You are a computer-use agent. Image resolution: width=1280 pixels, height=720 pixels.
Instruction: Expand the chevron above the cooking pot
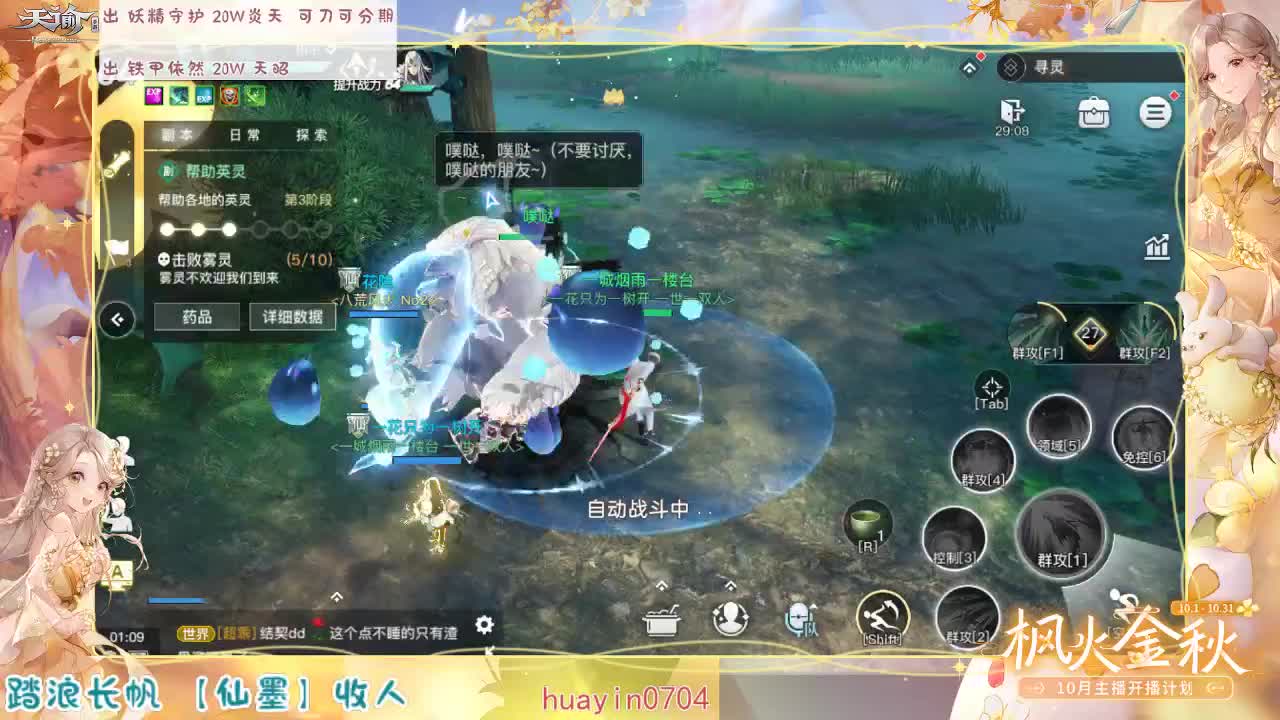coord(661,586)
